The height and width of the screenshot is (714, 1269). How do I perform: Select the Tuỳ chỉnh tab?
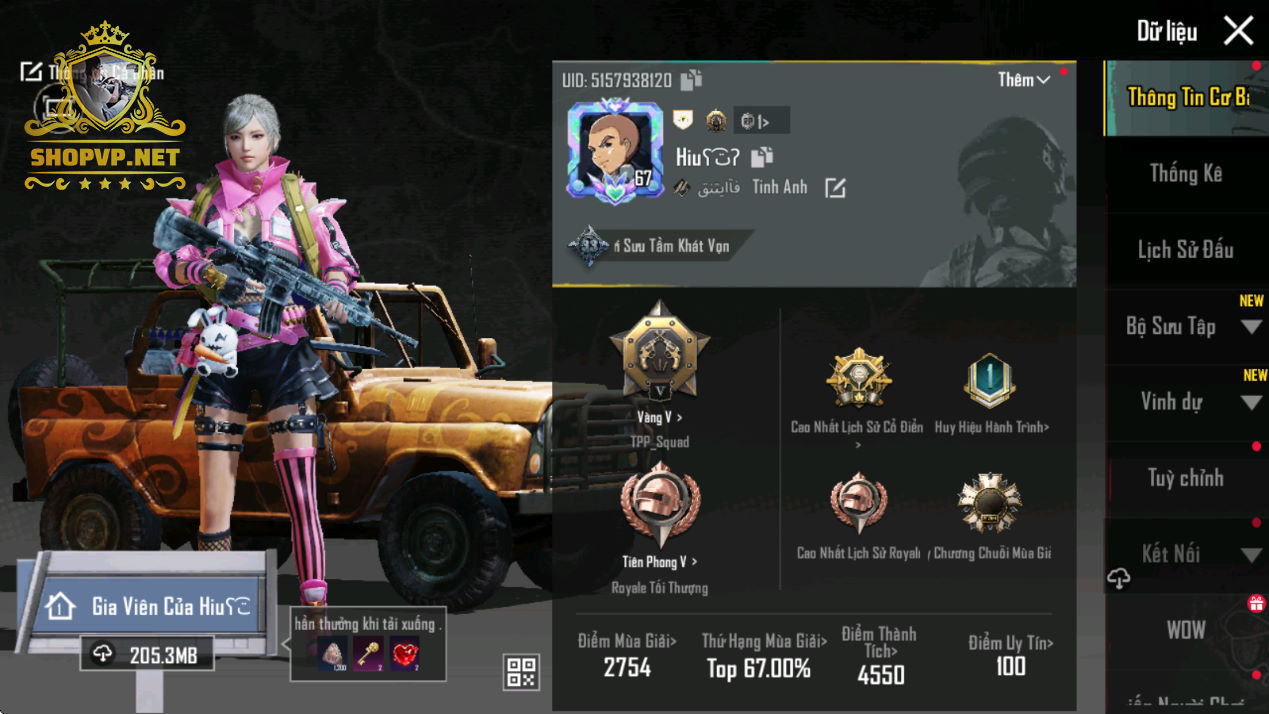coord(1185,478)
